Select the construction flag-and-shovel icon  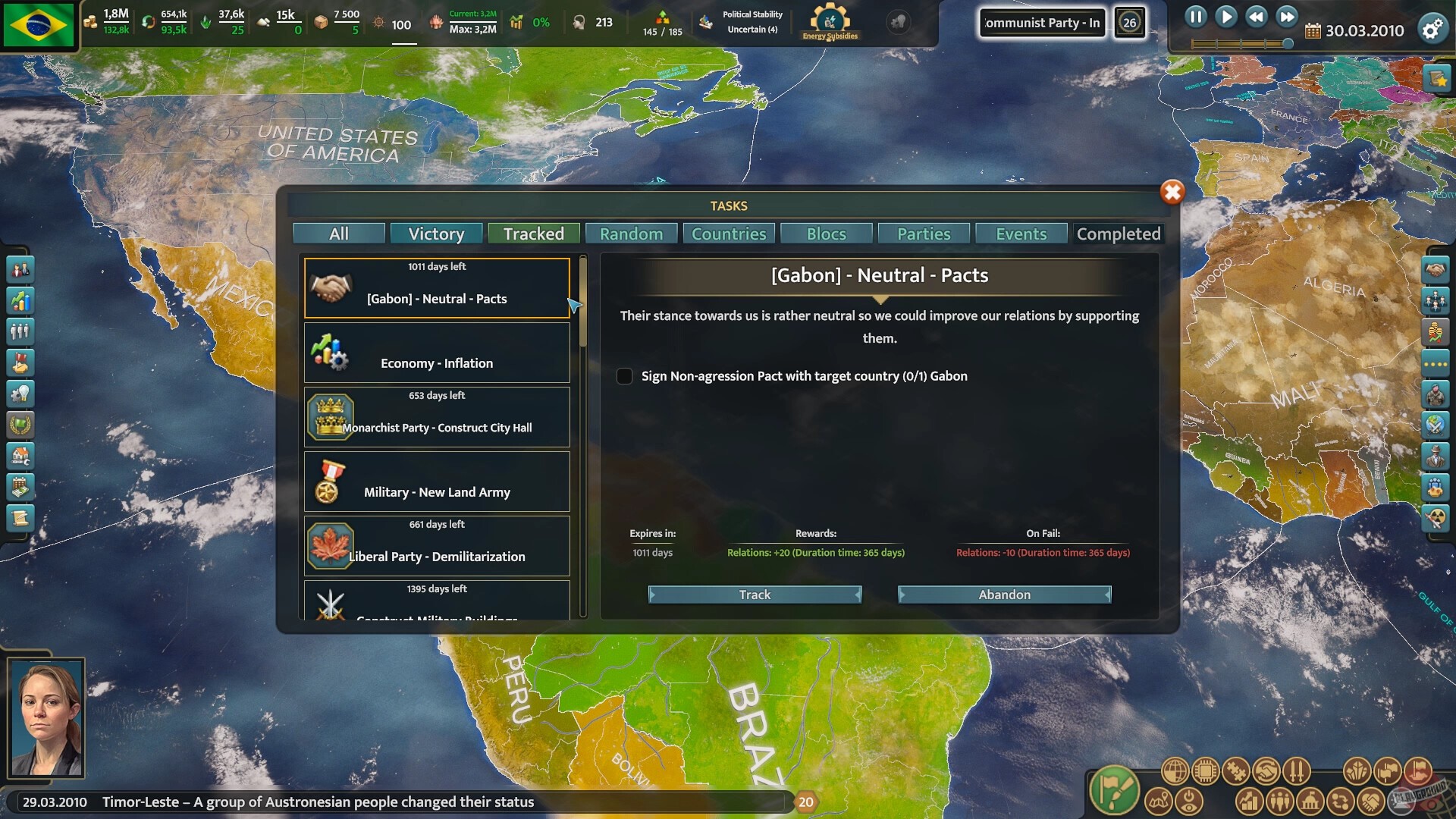pyautogui.click(x=20, y=362)
